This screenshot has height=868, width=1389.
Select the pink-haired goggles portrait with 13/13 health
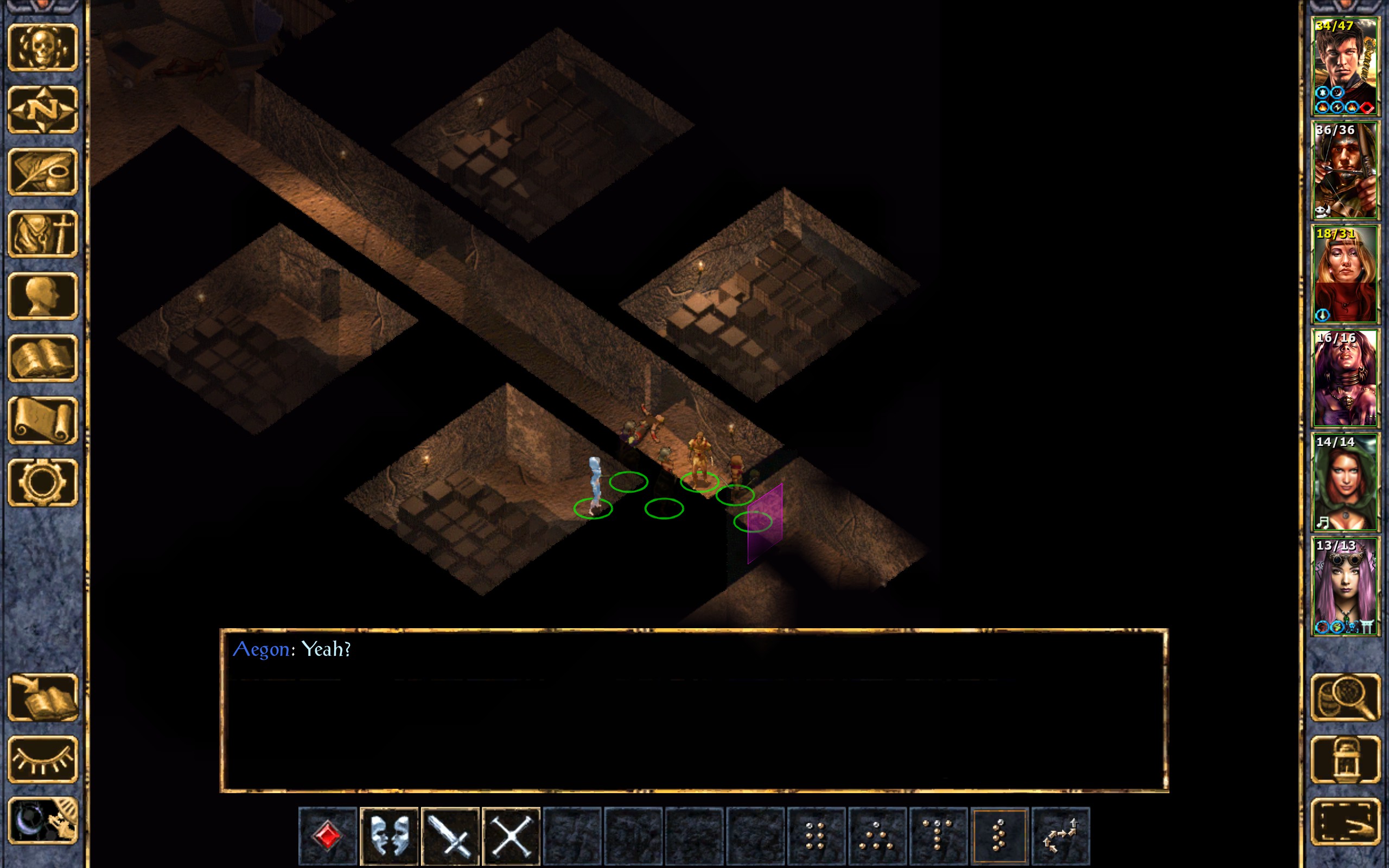(x=1345, y=586)
